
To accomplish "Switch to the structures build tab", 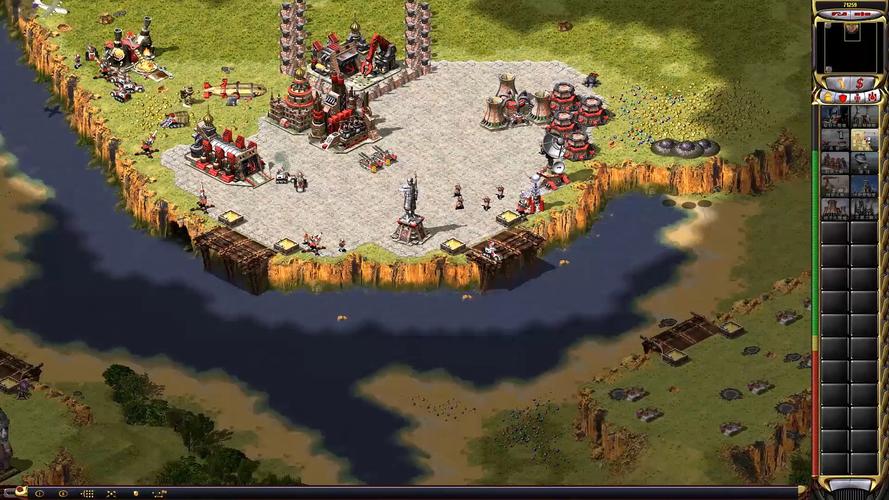I will tap(829, 97).
